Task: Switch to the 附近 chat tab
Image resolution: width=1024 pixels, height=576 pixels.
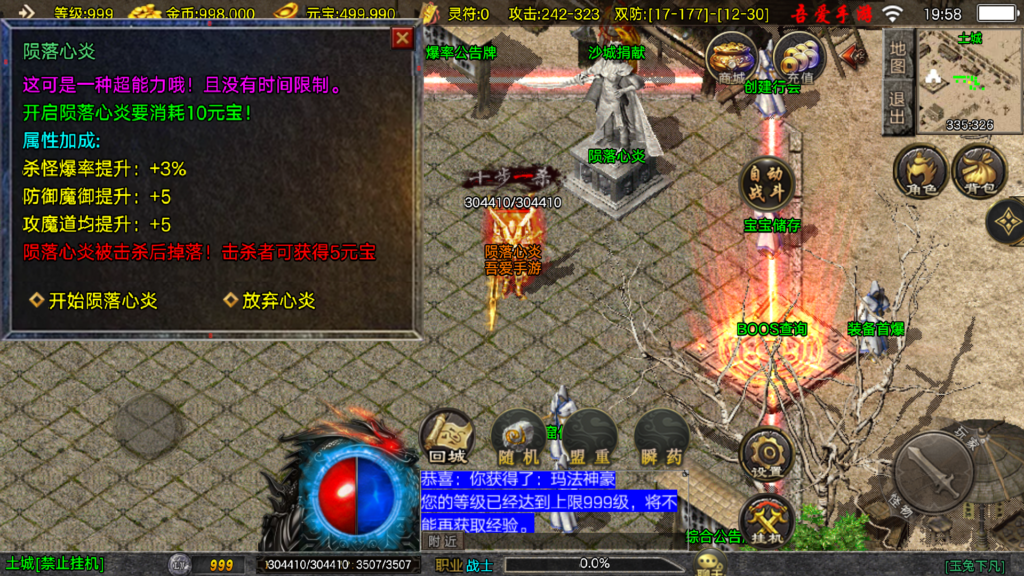Action: (x=442, y=540)
